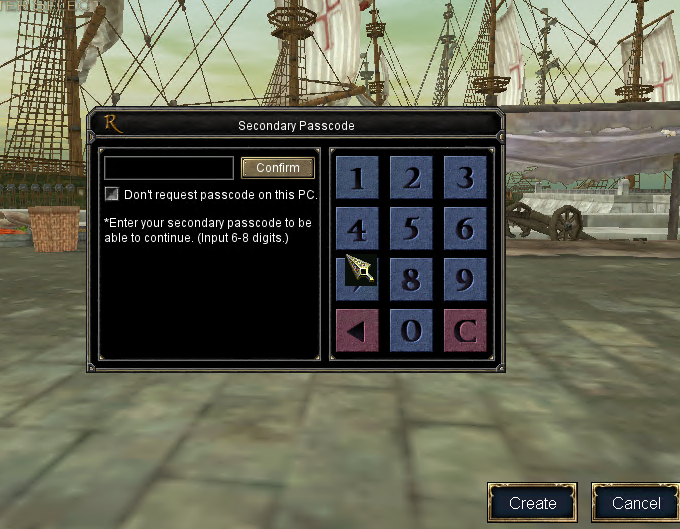
Task: Enter digit 6 using the keypad
Action: tap(465, 228)
